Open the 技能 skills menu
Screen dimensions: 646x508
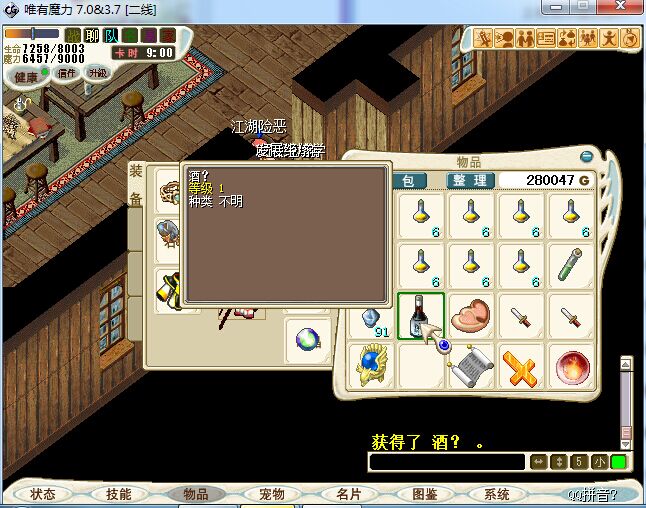[119, 494]
